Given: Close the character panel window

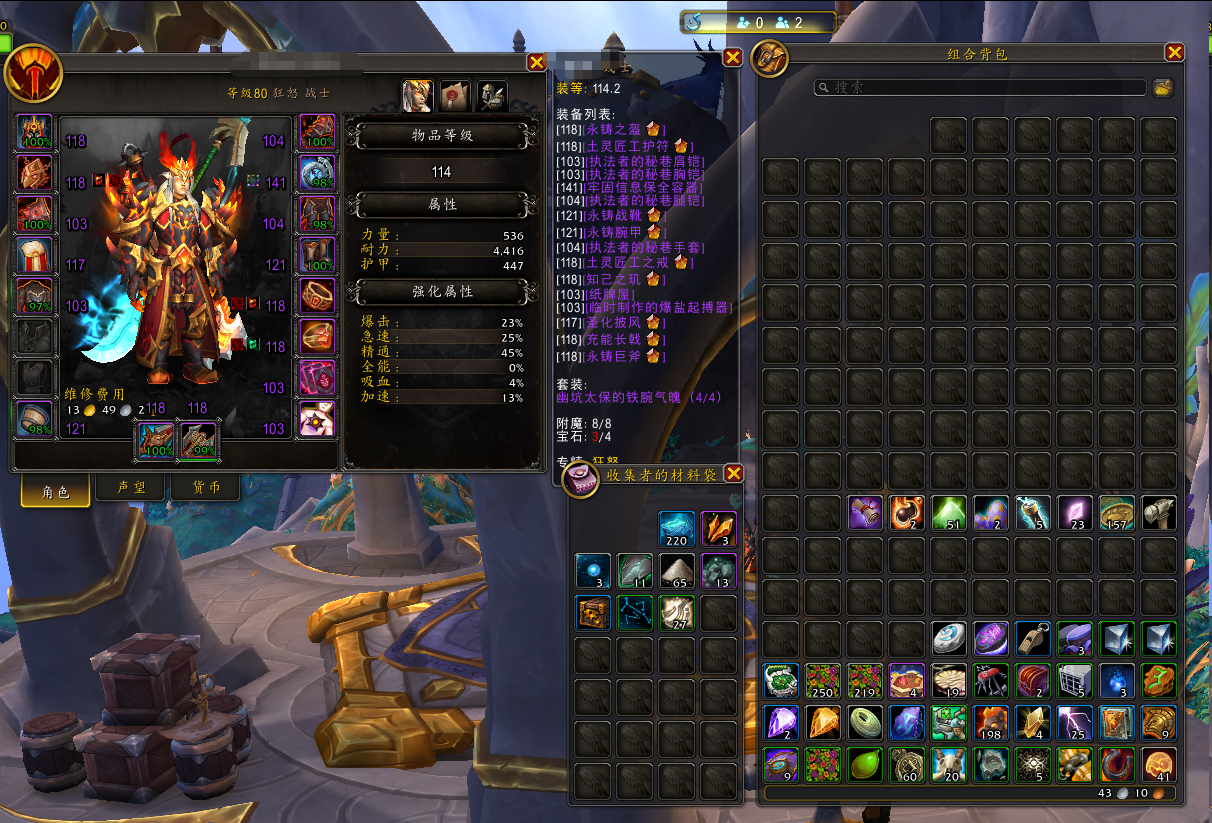Looking at the screenshot, I should click(537, 62).
